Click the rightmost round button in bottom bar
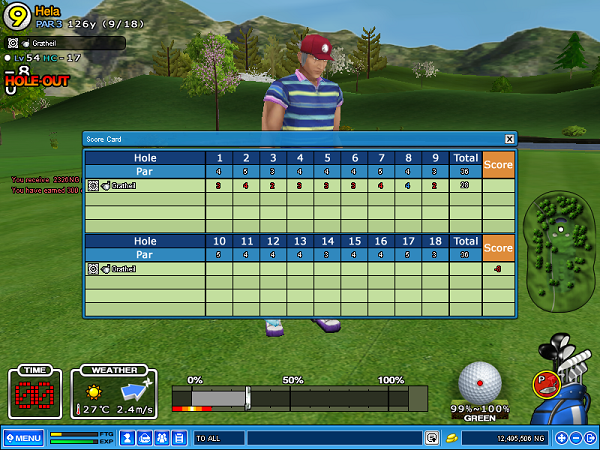This screenshot has height=450, width=600. [x=590, y=438]
